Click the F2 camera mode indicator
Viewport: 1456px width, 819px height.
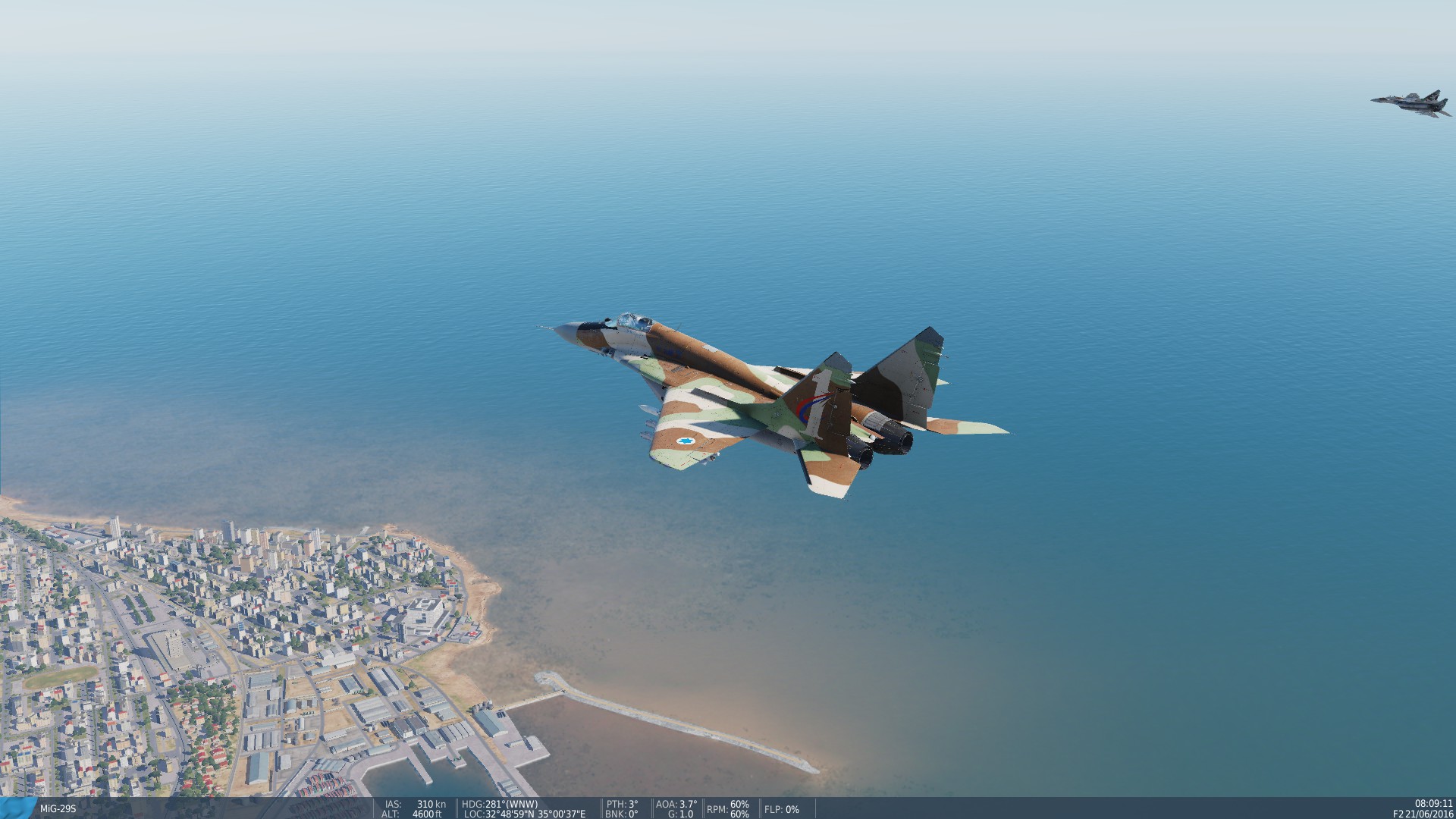coord(1400,814)
